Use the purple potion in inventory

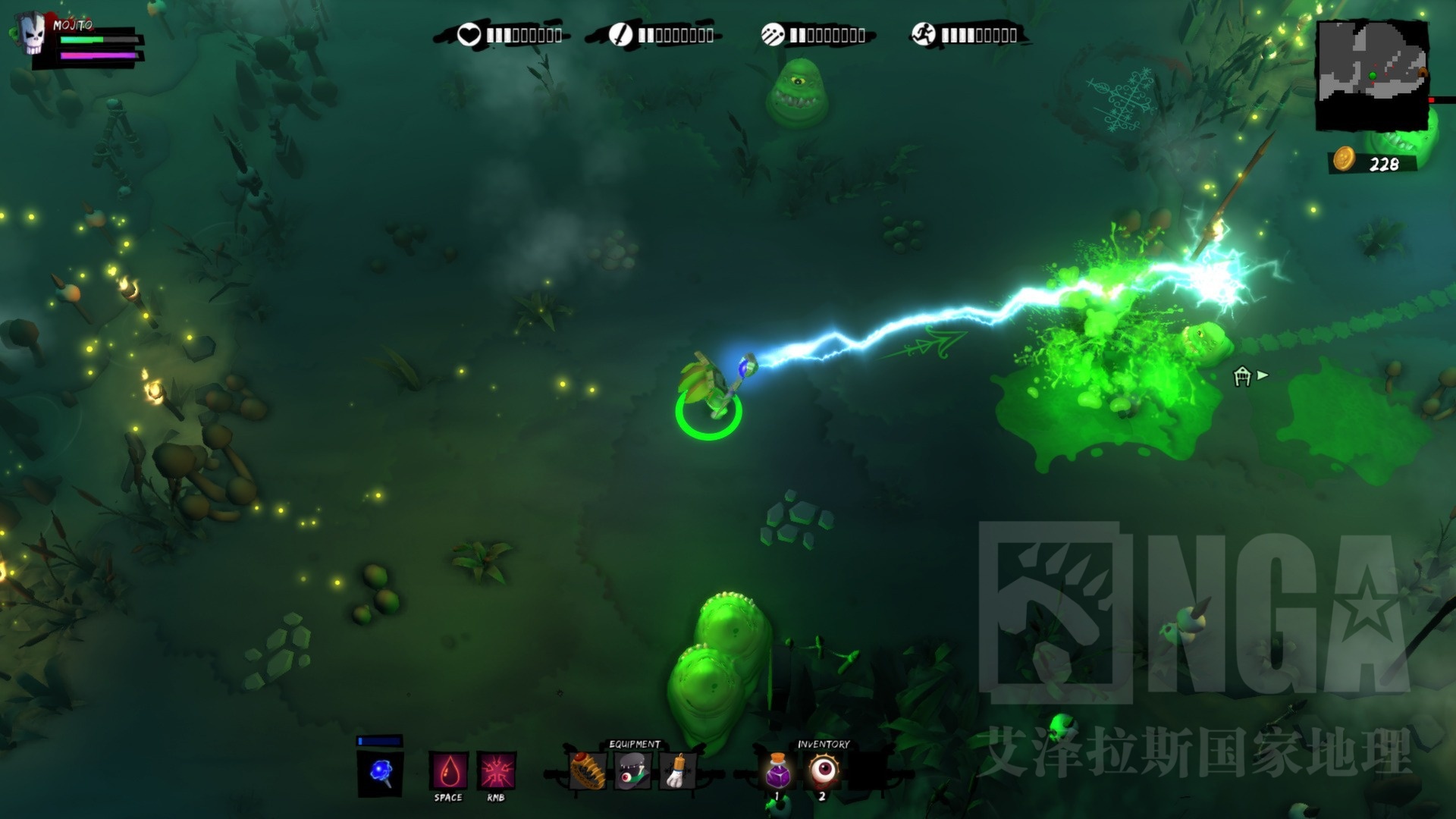[777, 771]
